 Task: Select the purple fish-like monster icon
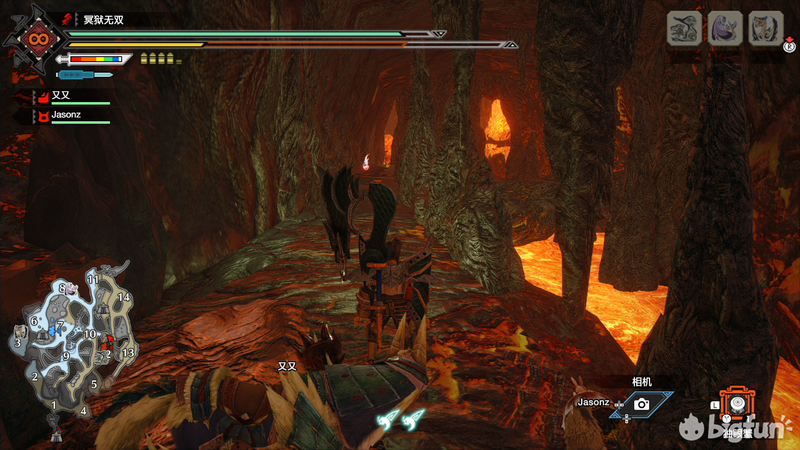coord(726,28)
